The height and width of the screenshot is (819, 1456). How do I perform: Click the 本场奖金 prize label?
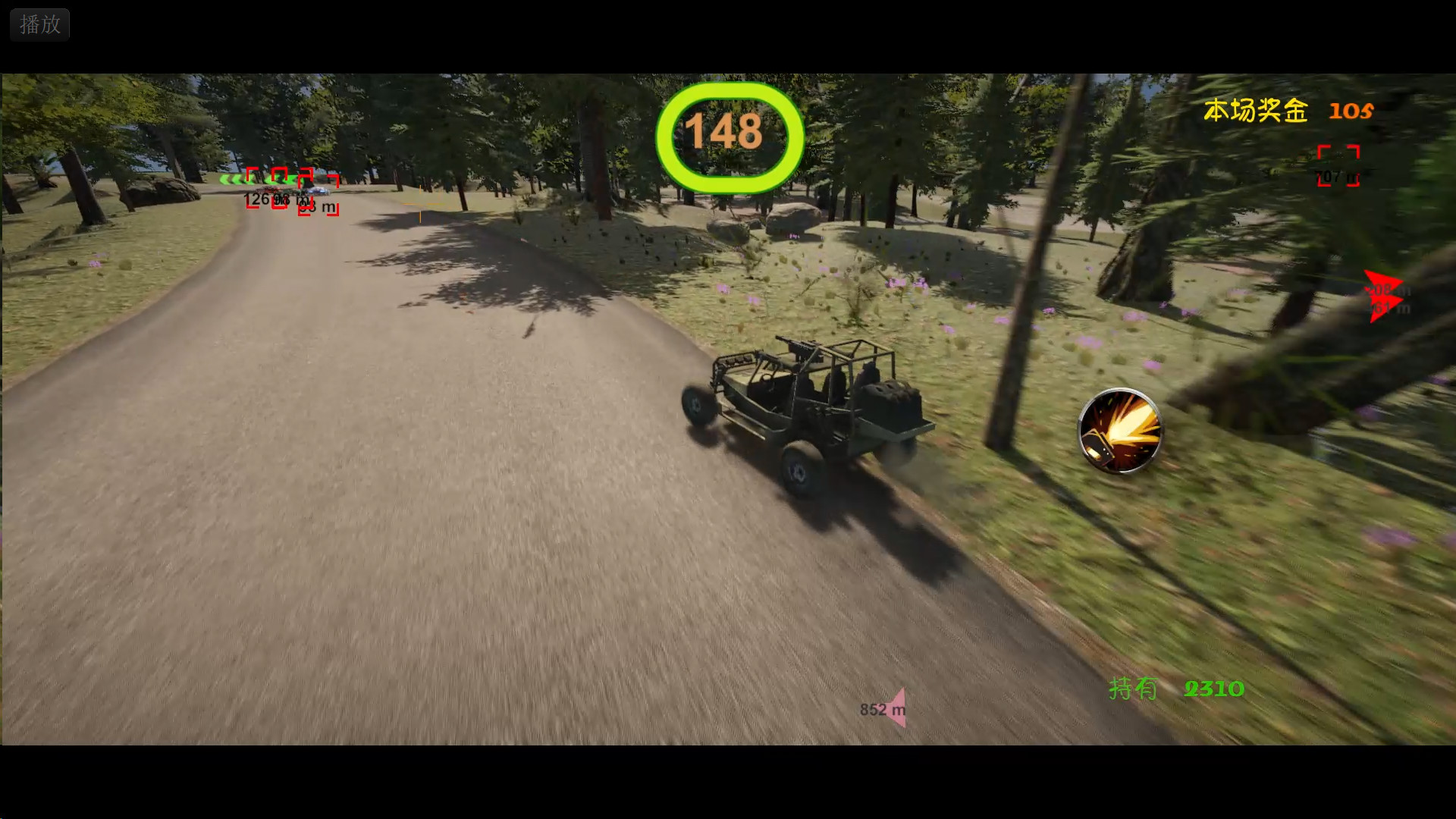click(x=1255, y=111)
